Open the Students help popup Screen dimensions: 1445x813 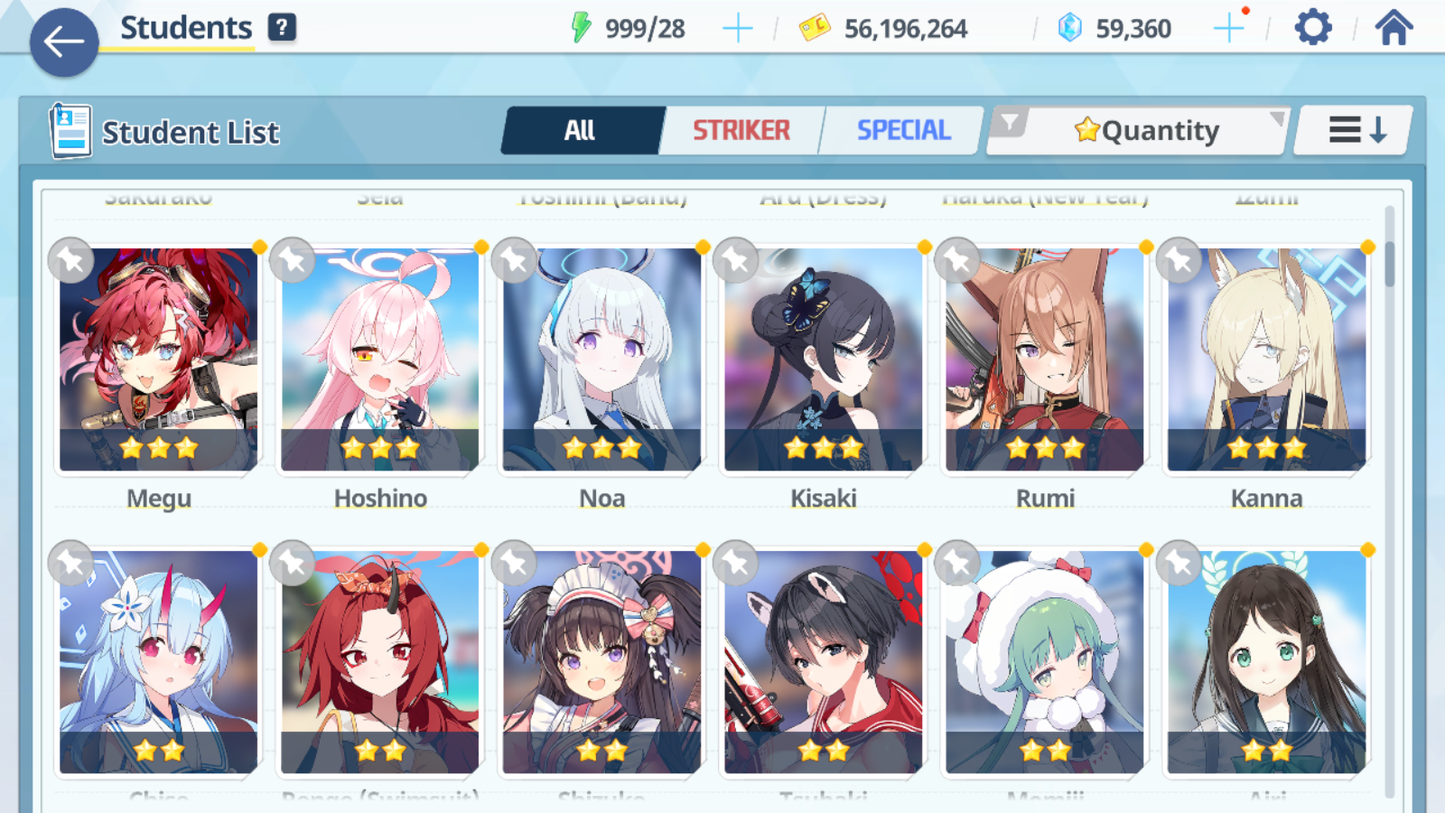(x=283, y=27)
